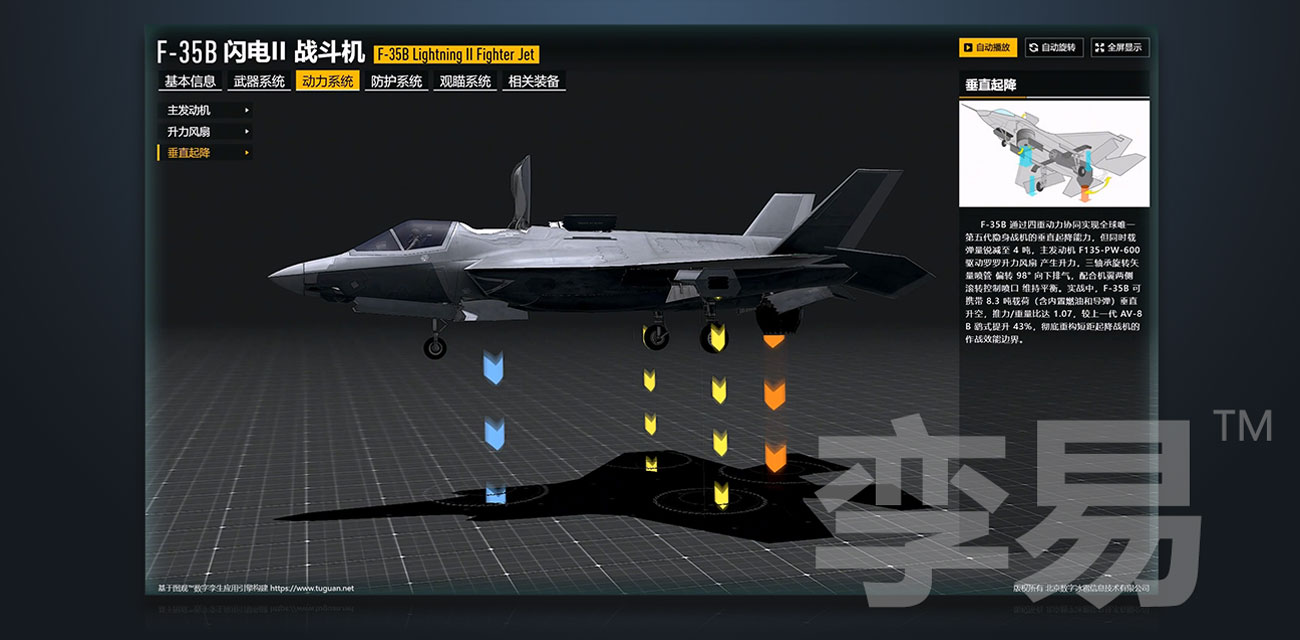The image size is (1300, 640).
Task: Open the 基本信息 tab
Action: point(190,82)
